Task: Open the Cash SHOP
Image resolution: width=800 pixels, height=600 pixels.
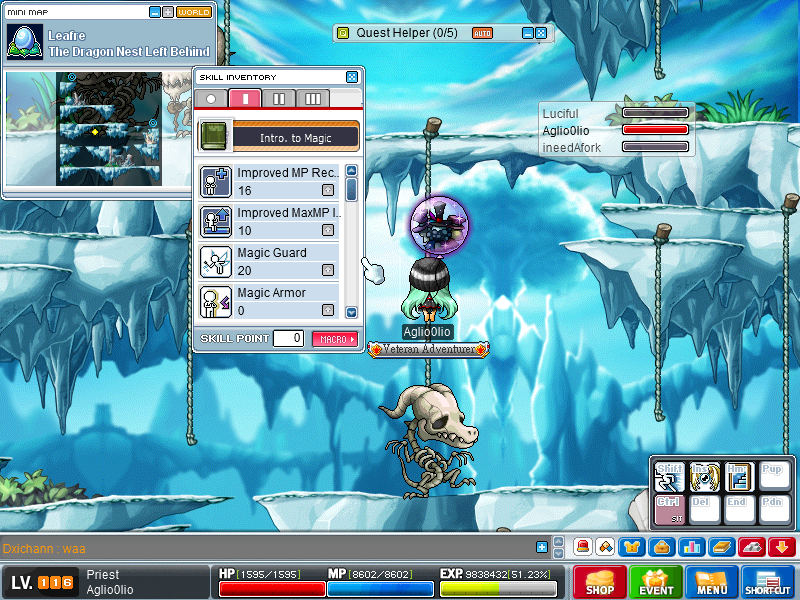Action: coord(600,582)
